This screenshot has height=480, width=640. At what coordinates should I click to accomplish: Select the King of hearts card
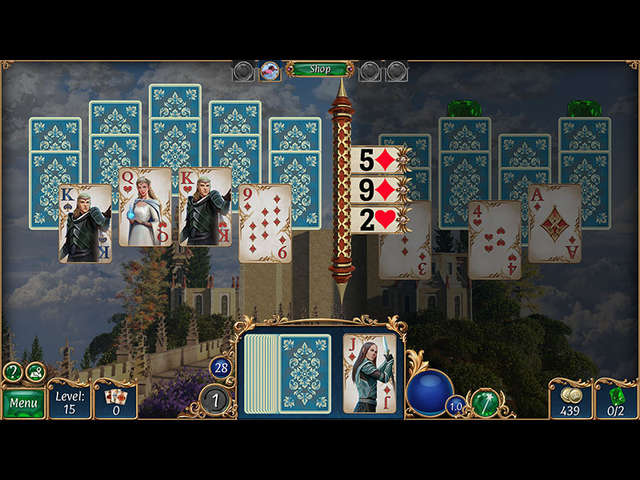[205, 207]
